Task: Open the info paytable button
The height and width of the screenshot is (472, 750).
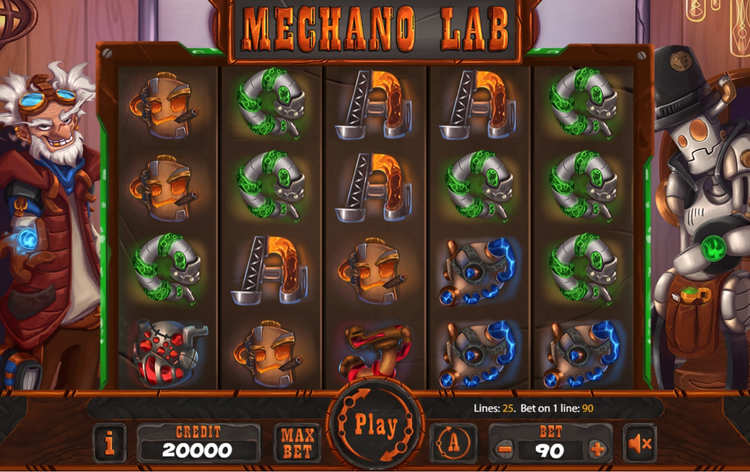Action: (110, 442)
